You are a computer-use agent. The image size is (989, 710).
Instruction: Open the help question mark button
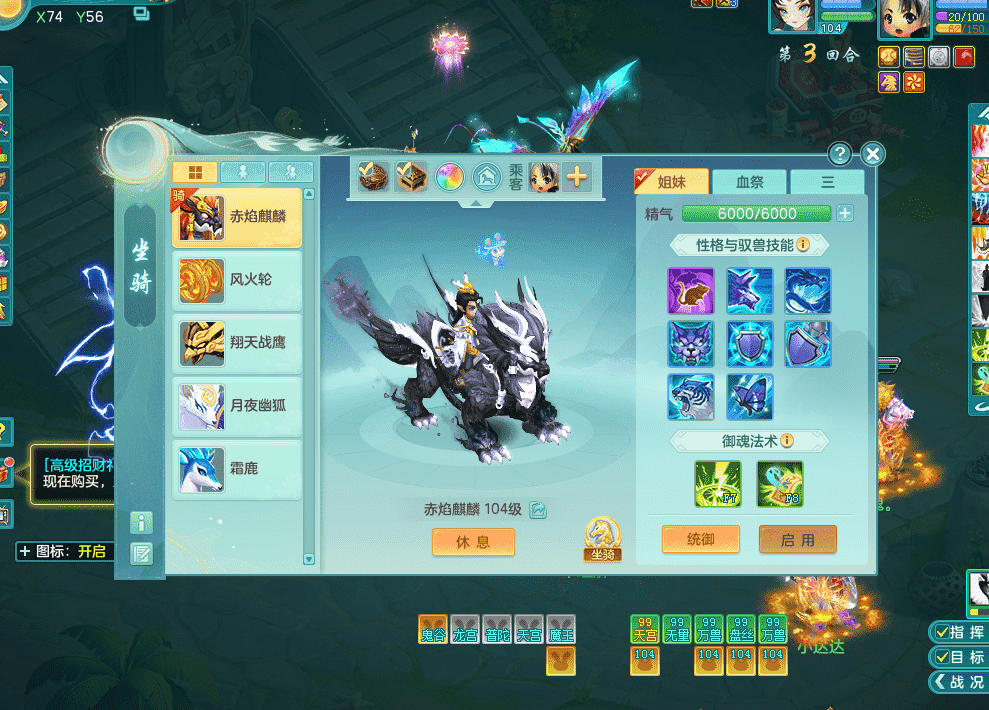[840, 154]
